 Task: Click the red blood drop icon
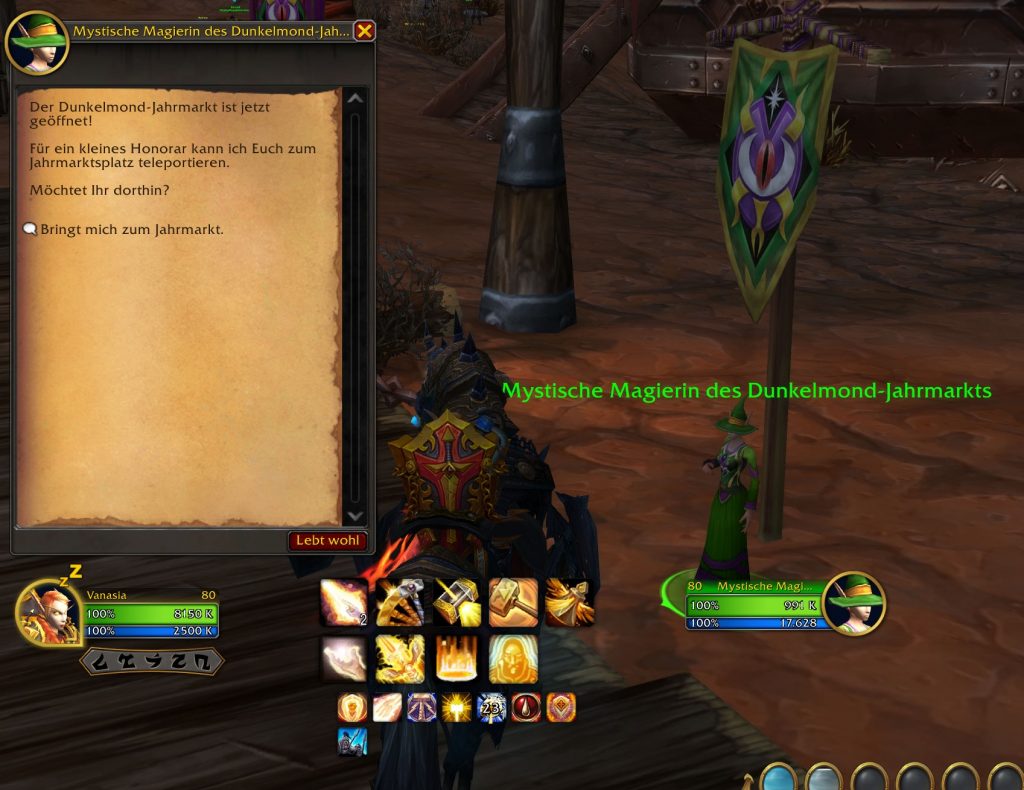[x=526, y=708]
